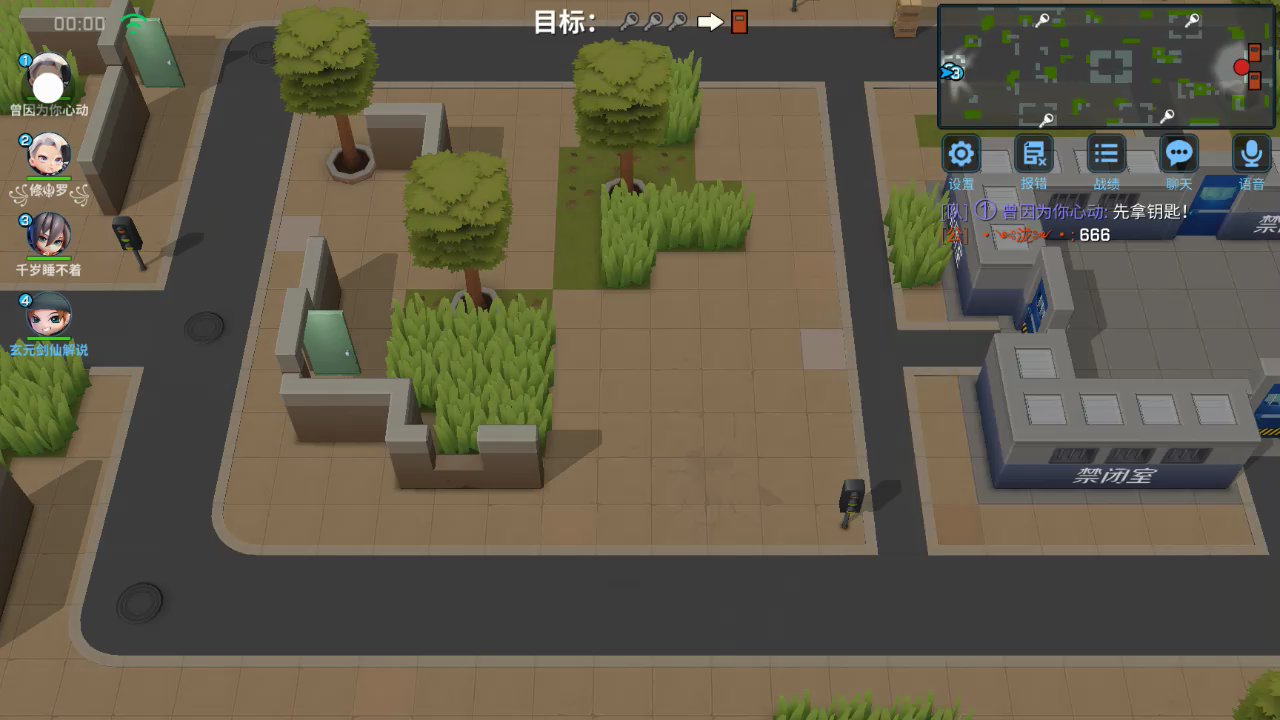This screenshot has width=1280, height=720.
Task: Click the 目标 keys objective tracker
Action: click(641, 22)
